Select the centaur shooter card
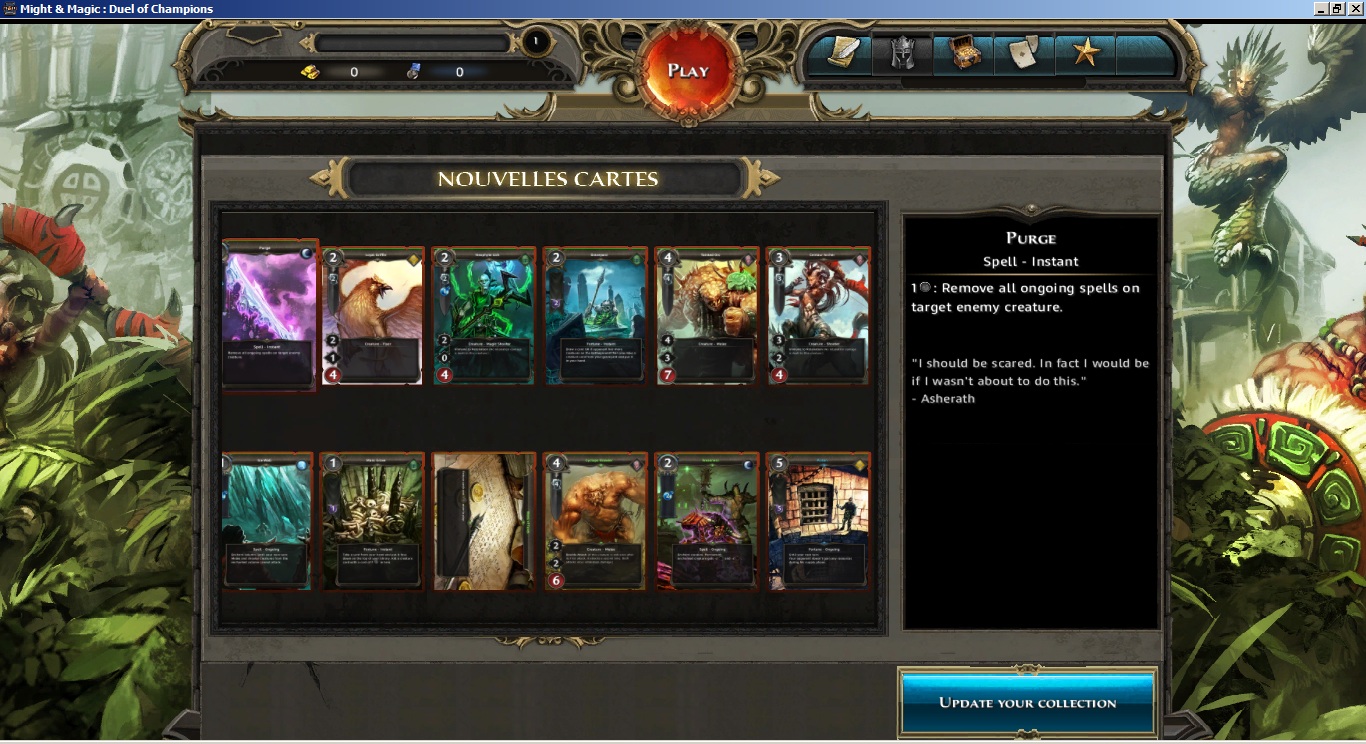The image size is (1366, 744). click(x=818, y=315)
